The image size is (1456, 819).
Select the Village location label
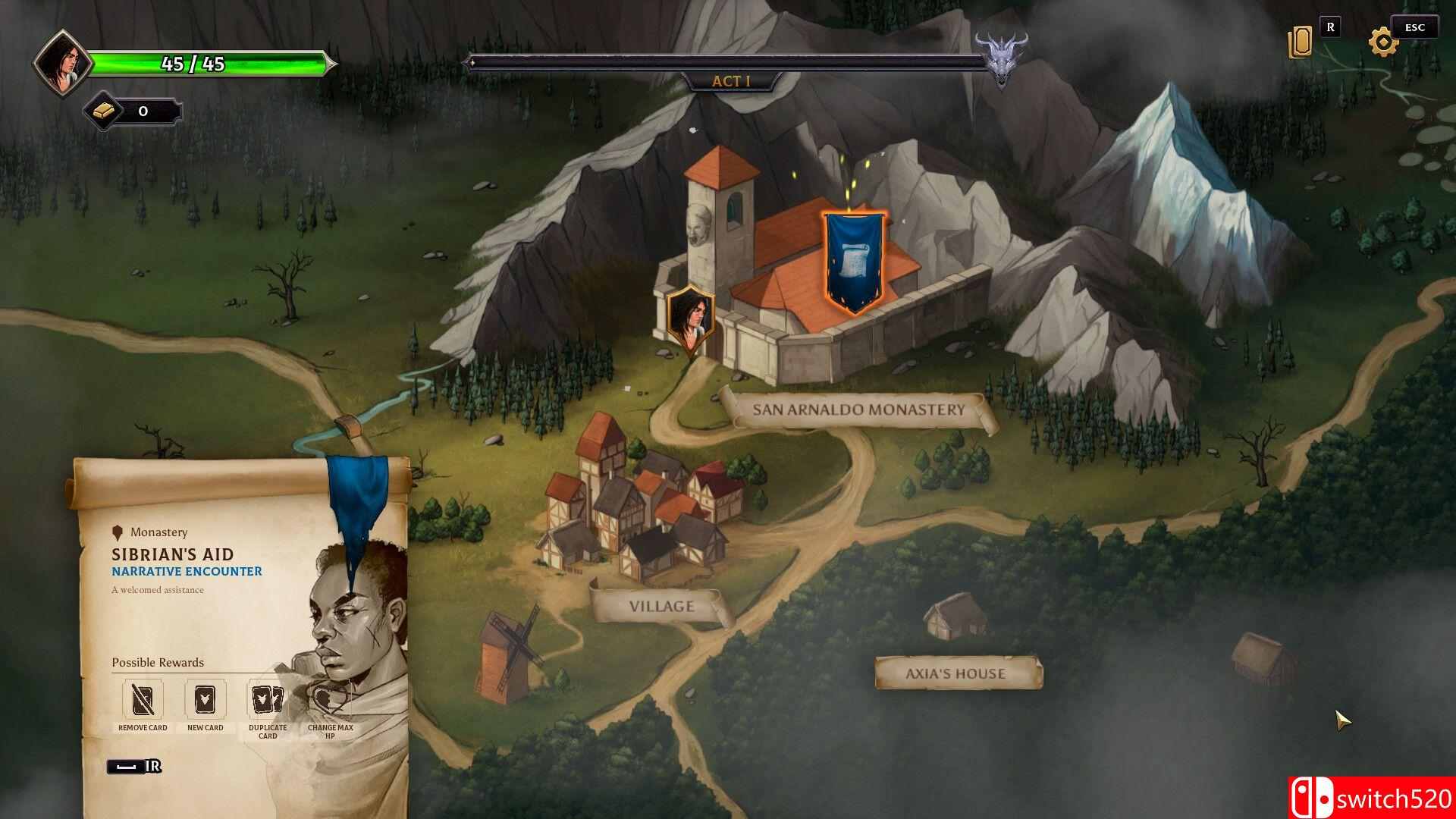pyautogui.click(x=661, y=607)
